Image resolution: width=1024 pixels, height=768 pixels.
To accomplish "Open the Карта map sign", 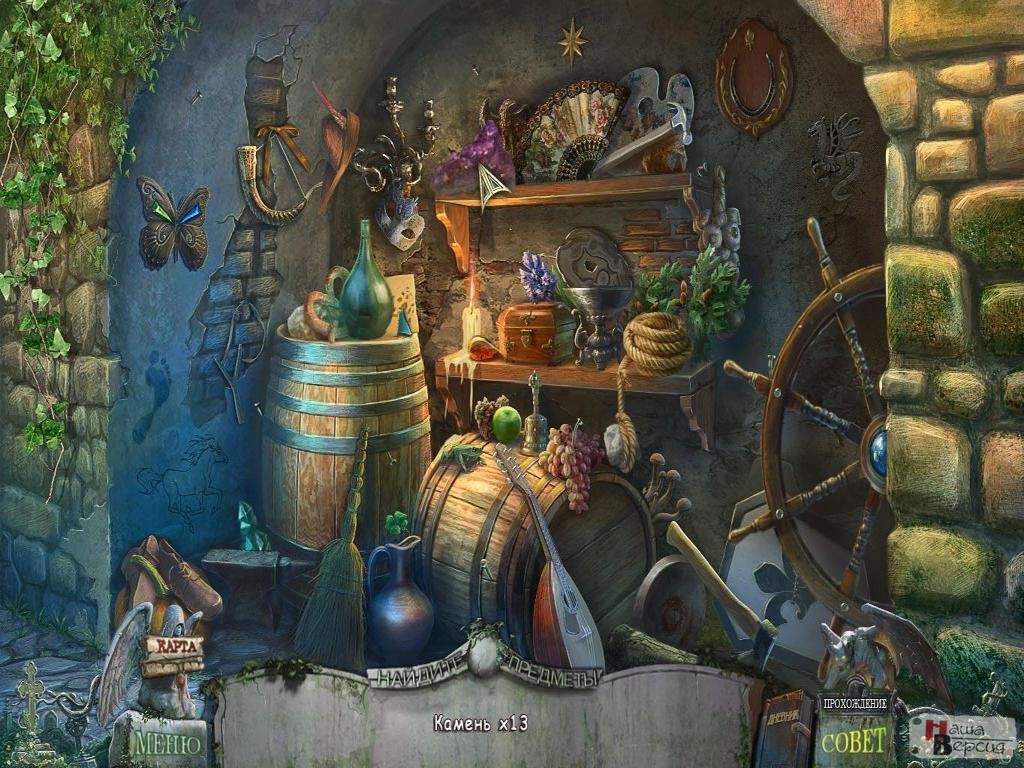I will (x=175, y=645).
